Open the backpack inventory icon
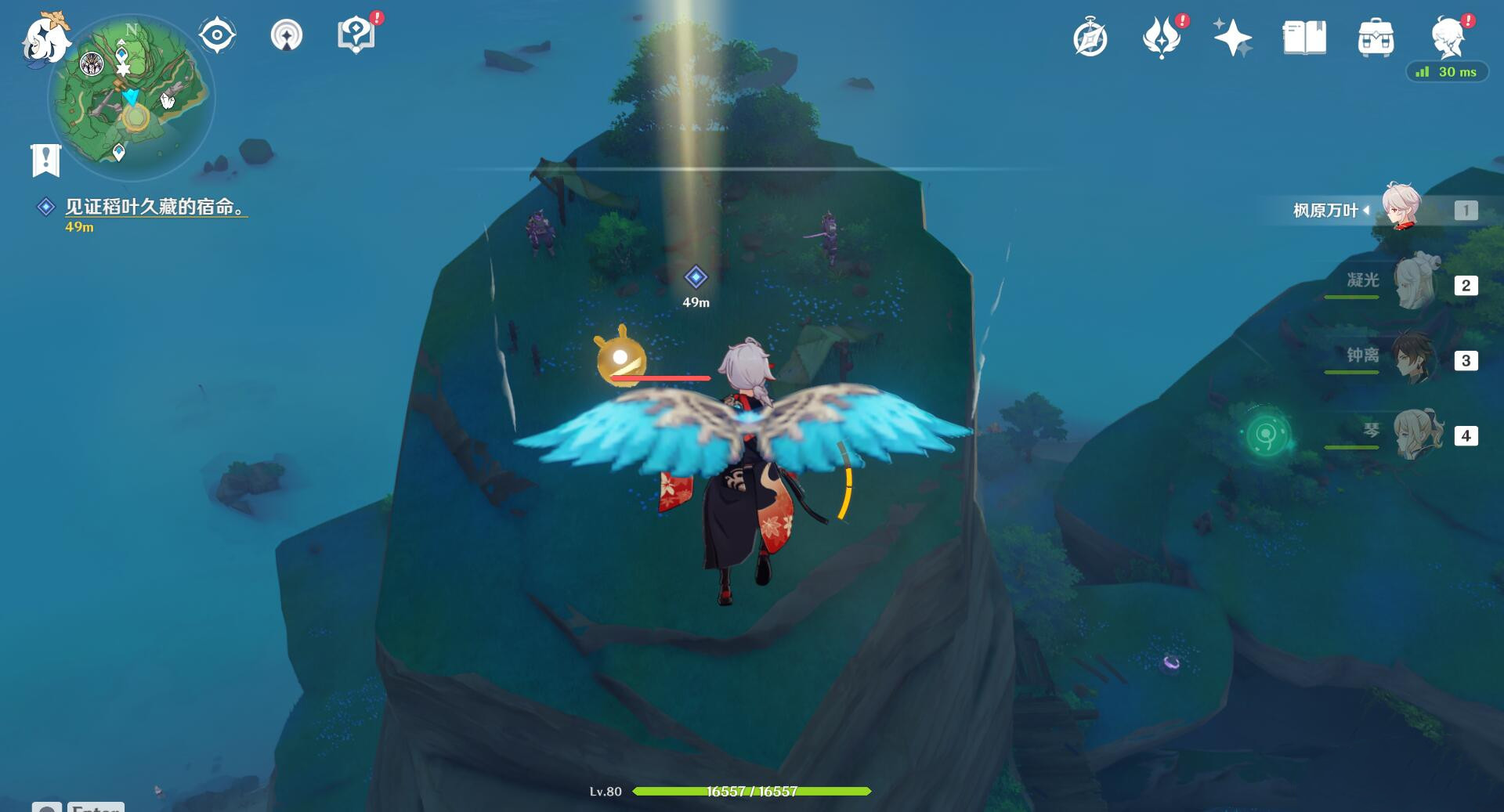 [1376, 39]
